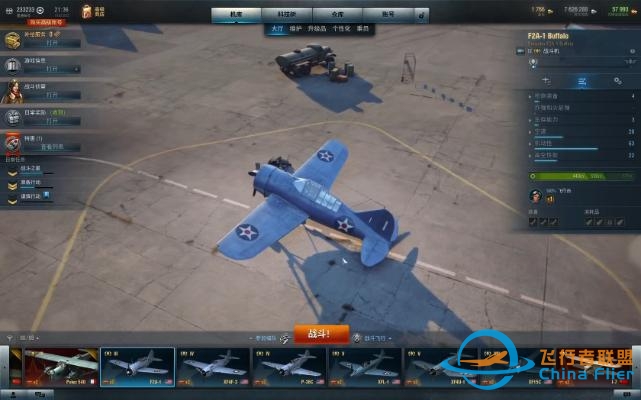
Task: Open the 日常奖励 daily reward panel
Action: tap(52, 118)
